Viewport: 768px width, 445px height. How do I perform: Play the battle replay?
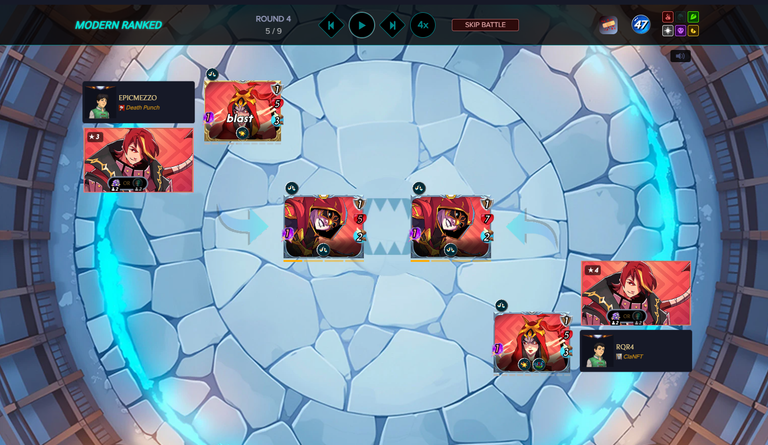coord(362,25)
